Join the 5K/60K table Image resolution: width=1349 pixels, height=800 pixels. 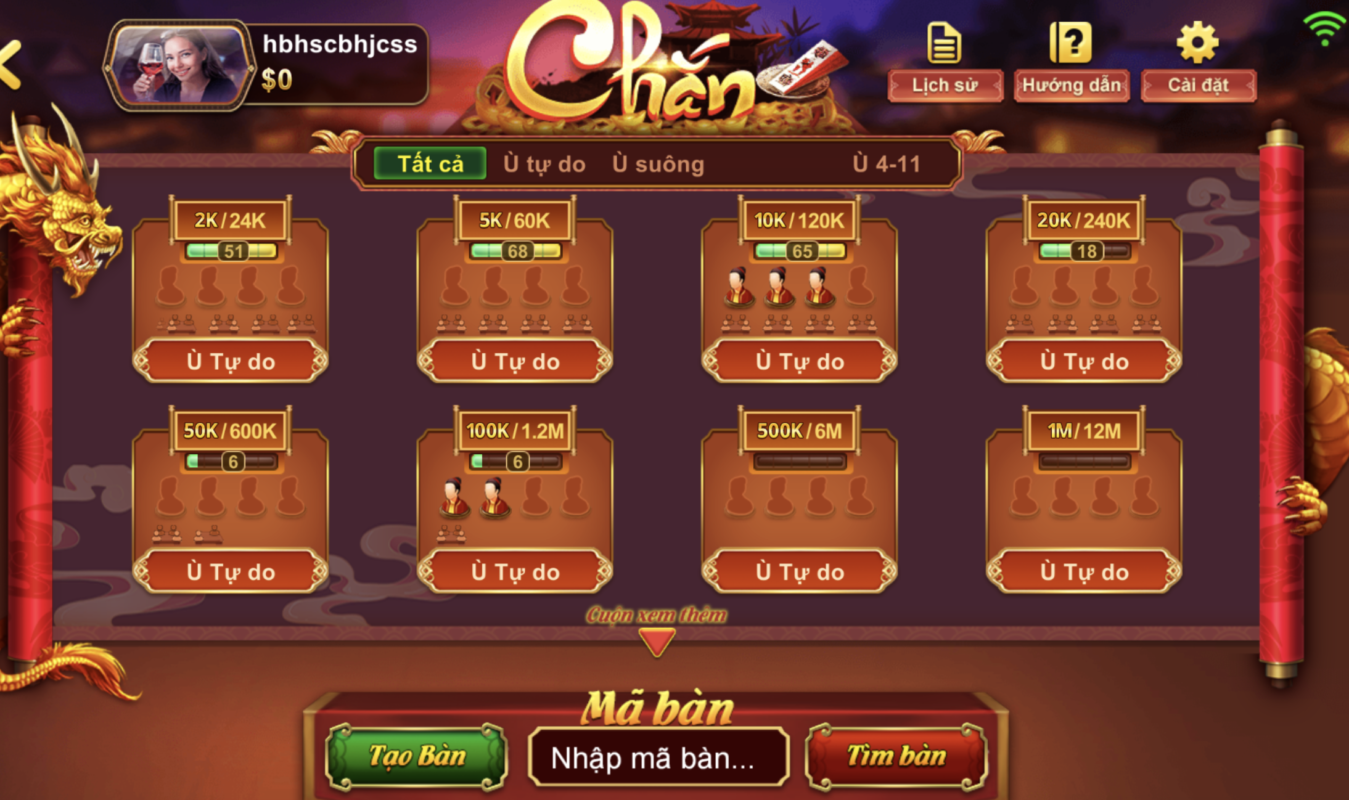click(515, 361)
